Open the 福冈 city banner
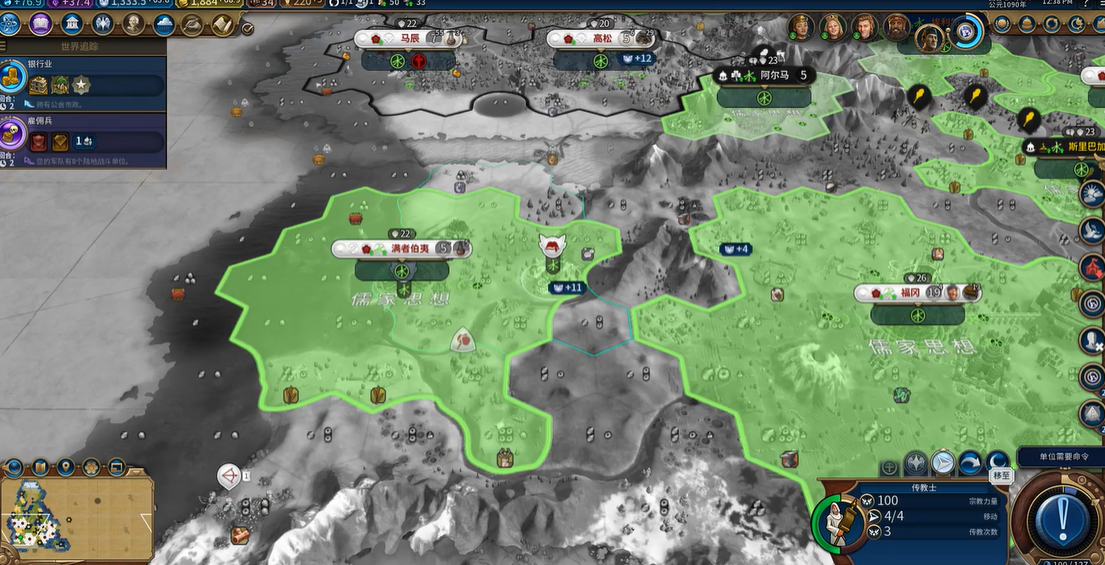Image resolution: width=1105 pixels, height=565 pixels. [915, 293]
